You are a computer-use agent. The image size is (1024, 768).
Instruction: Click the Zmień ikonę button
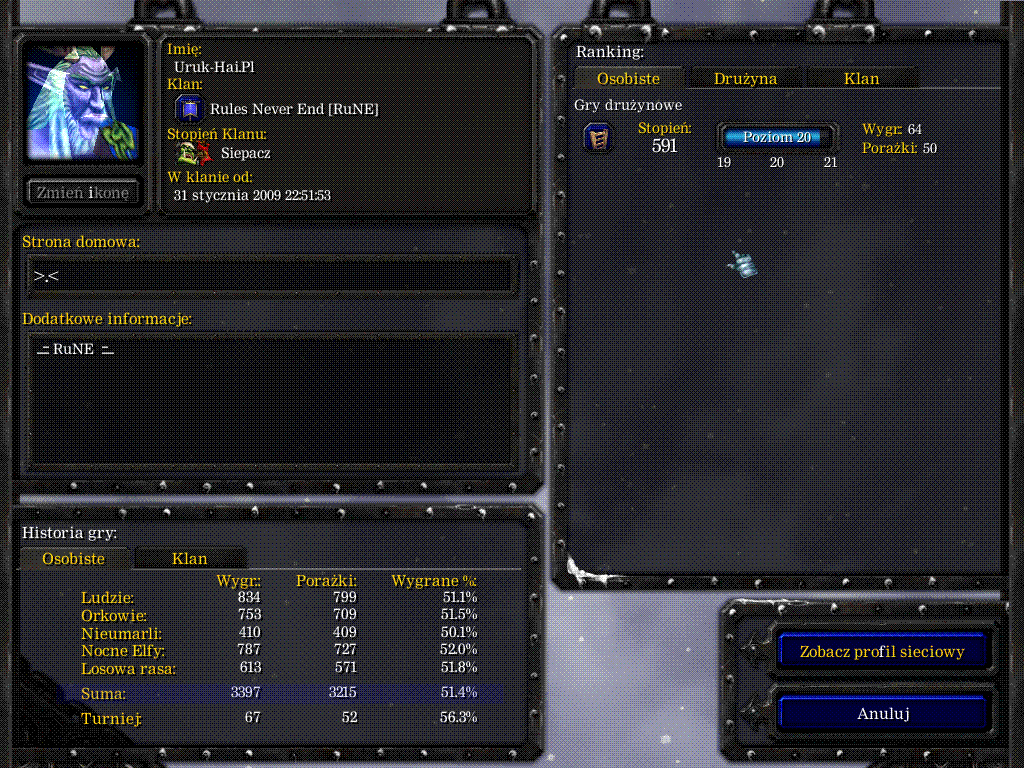point(82,193)
